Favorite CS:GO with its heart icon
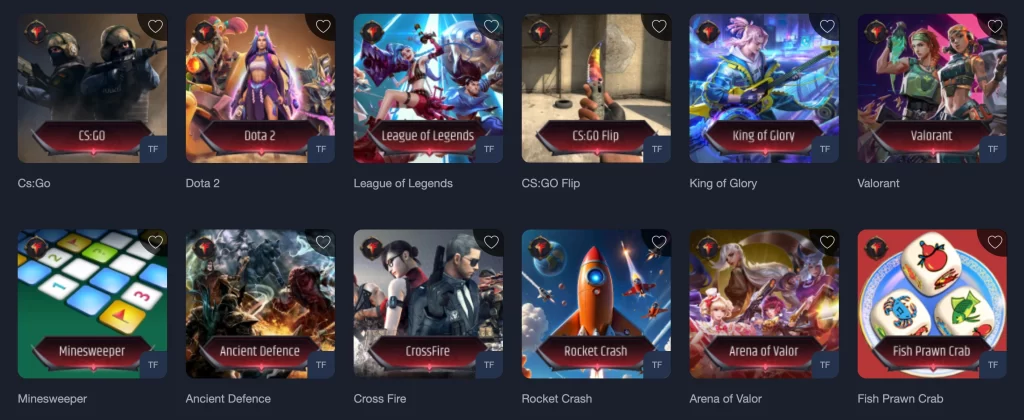1024x420 pixels. point(155,27)
